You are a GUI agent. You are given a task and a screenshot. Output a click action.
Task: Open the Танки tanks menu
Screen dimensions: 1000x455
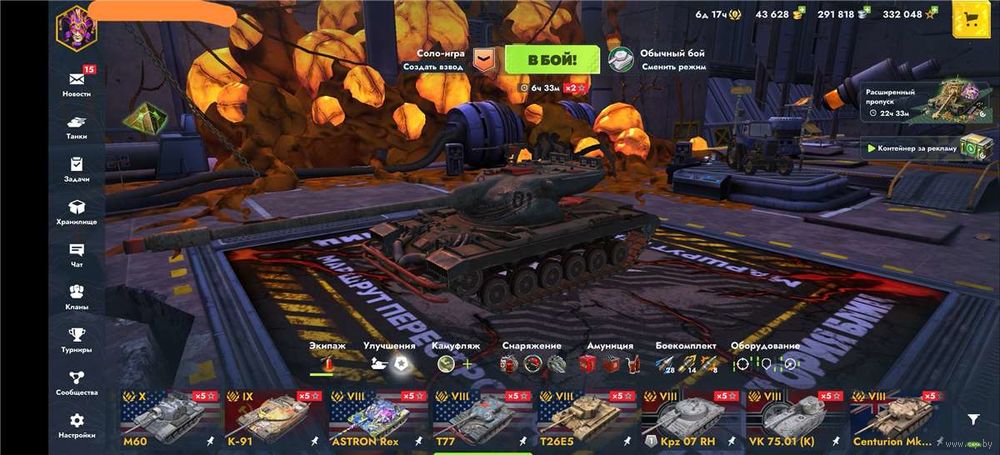coord(76,125)
